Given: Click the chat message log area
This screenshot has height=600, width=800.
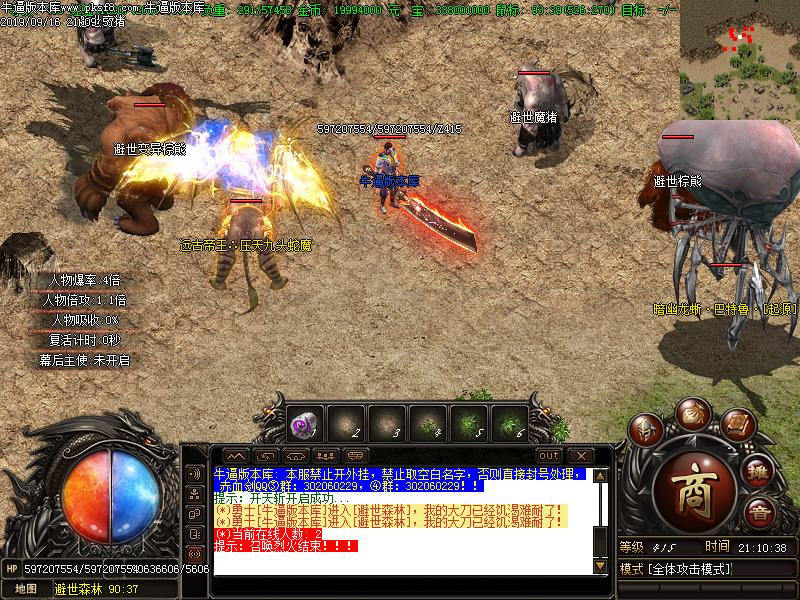Looking at the screenshot, I should pos(400,522).
